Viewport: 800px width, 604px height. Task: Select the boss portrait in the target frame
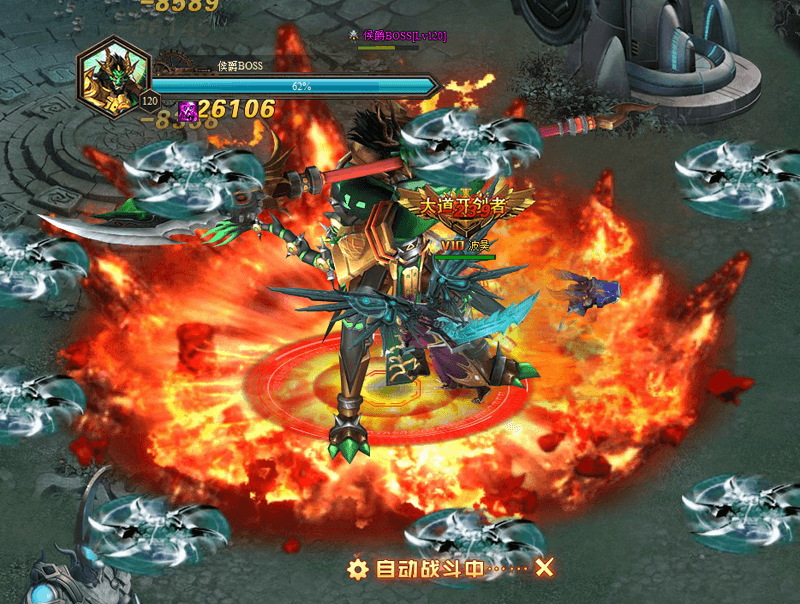click(x=113, y=72)
